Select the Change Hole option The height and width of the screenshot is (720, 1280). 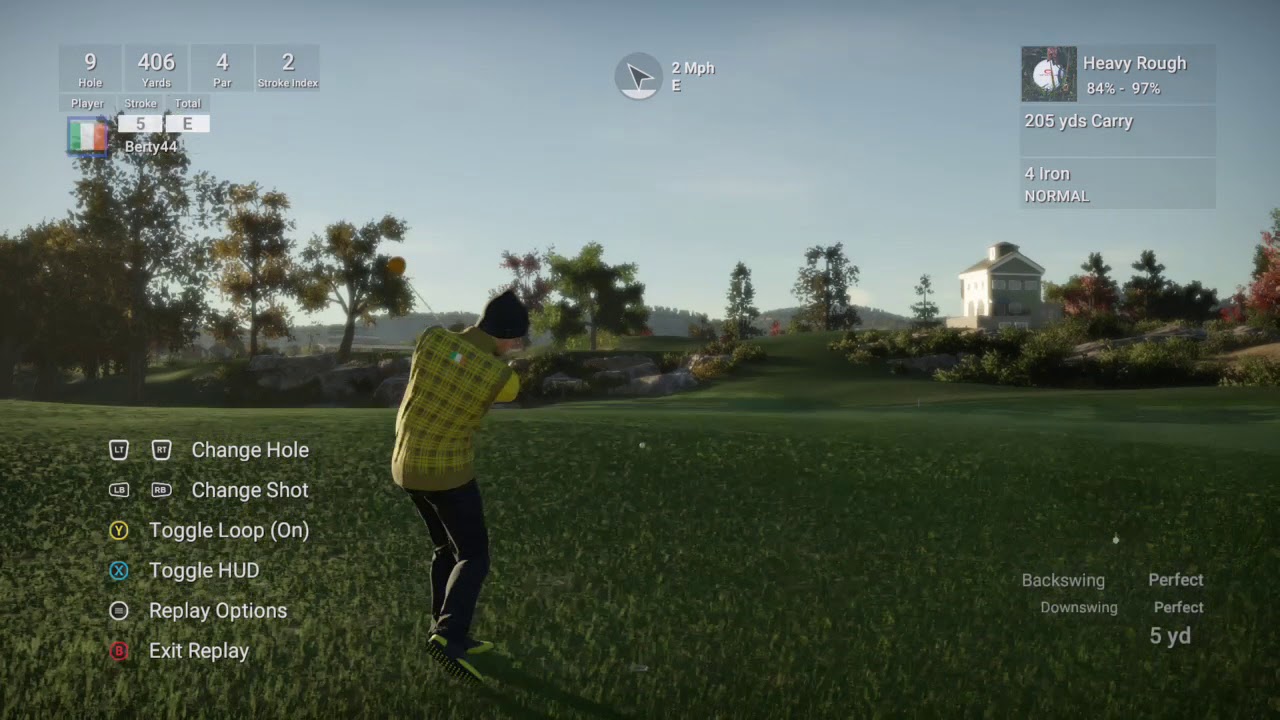tap(249, 450)
